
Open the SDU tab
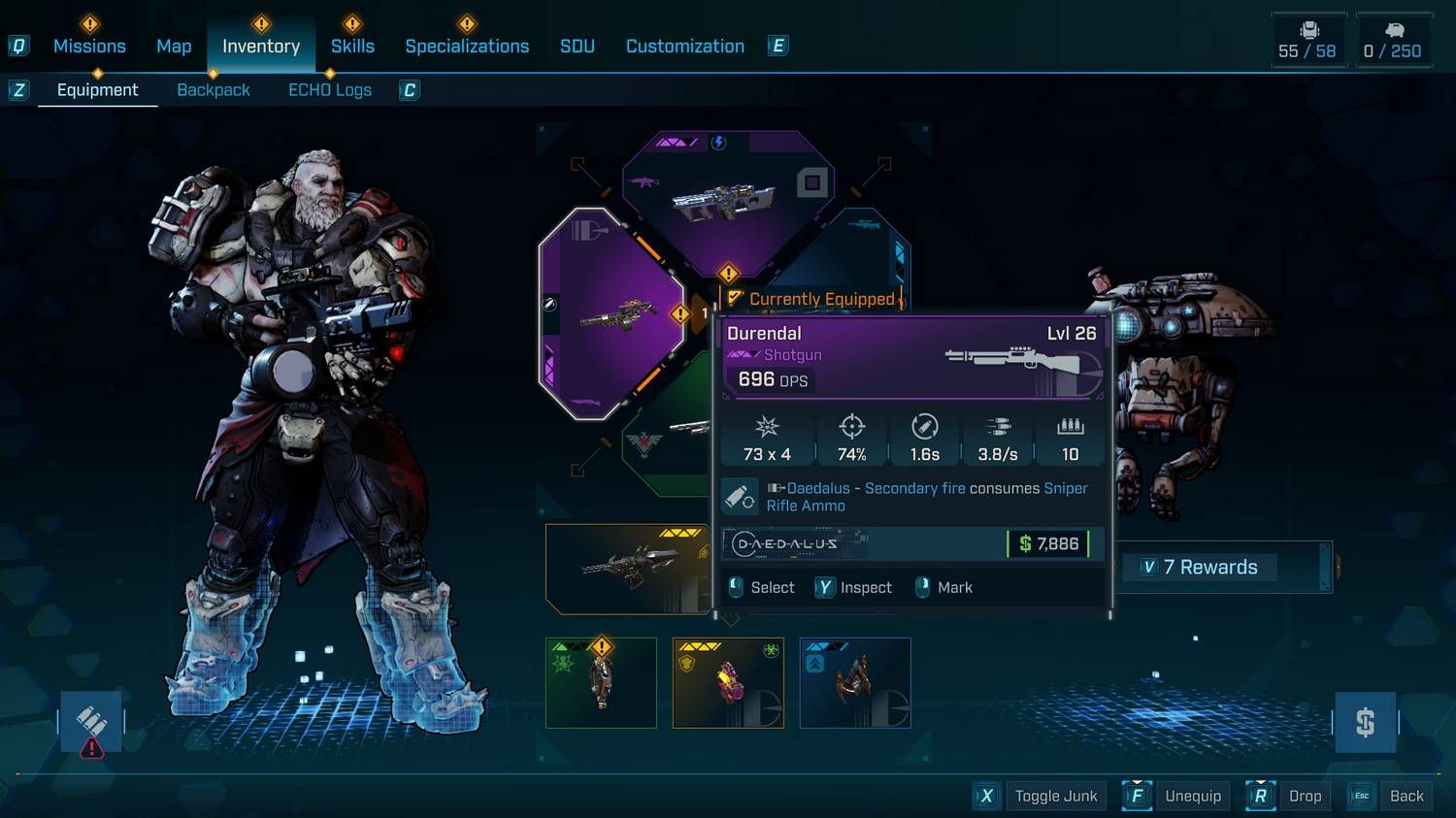click(x=577, y=46)
